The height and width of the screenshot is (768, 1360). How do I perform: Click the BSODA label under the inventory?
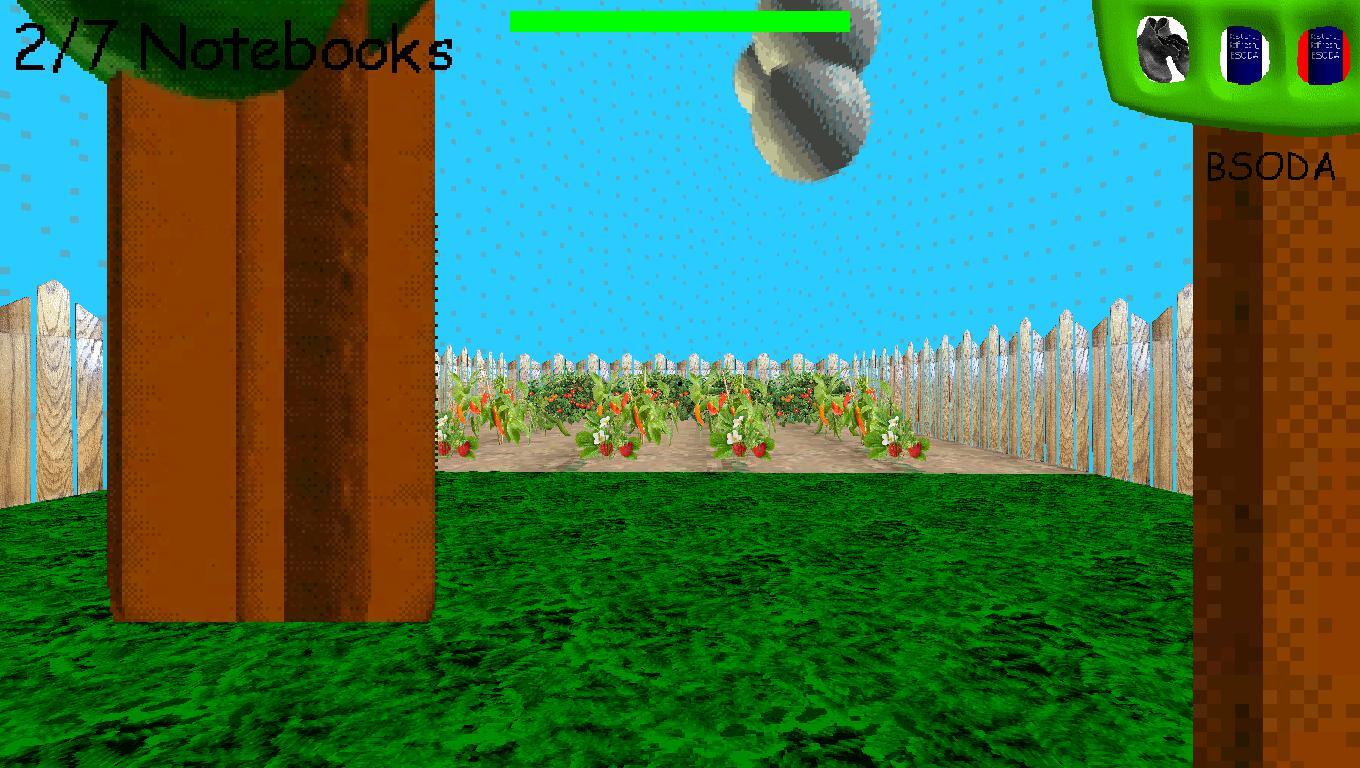pos(1271,168)
